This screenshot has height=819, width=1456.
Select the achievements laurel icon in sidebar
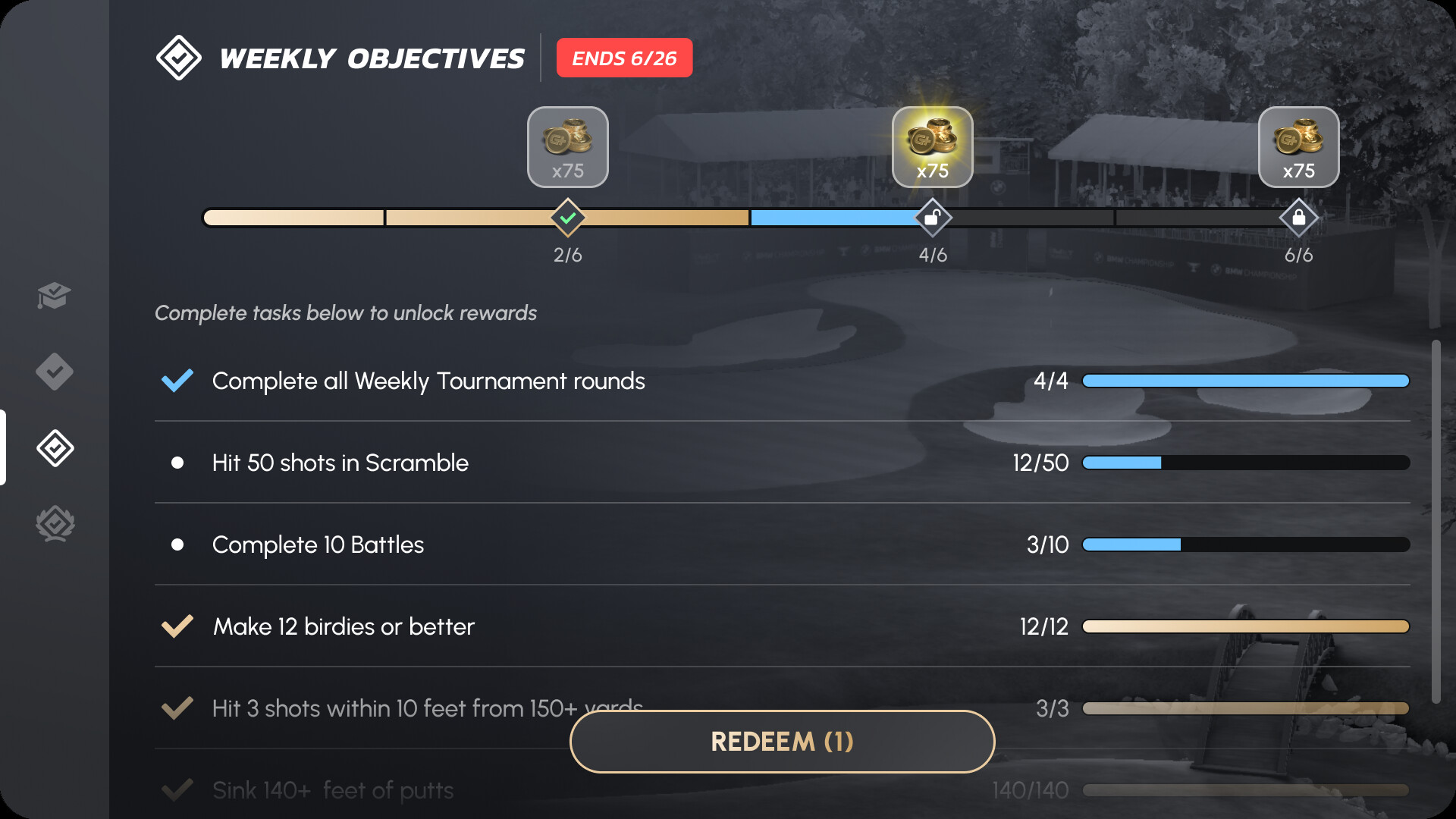coord(54,524)
